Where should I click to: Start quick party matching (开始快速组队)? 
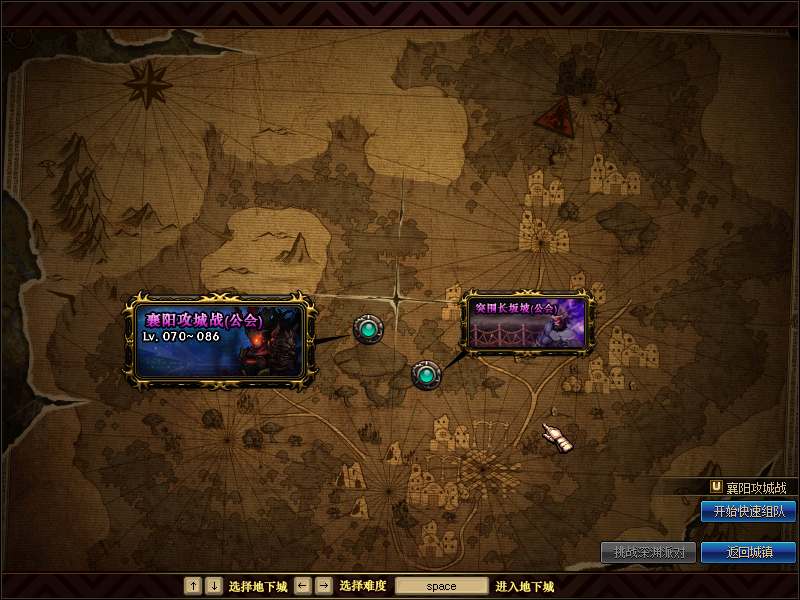[748, 511]
